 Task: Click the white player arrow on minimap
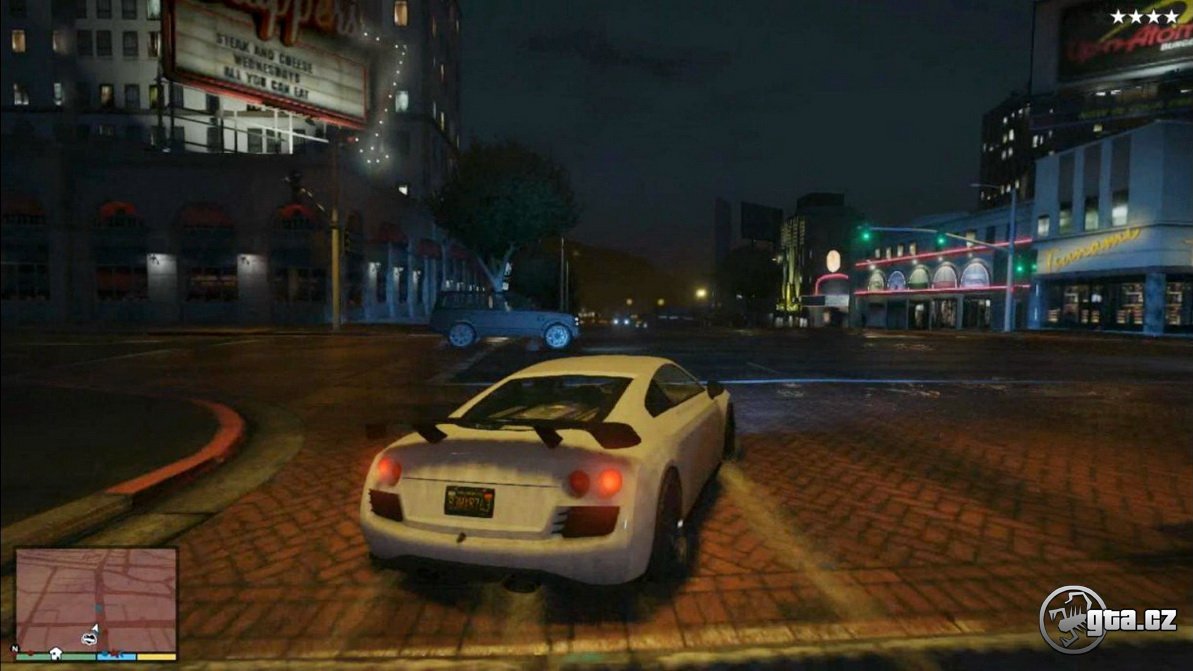[96, 630]
